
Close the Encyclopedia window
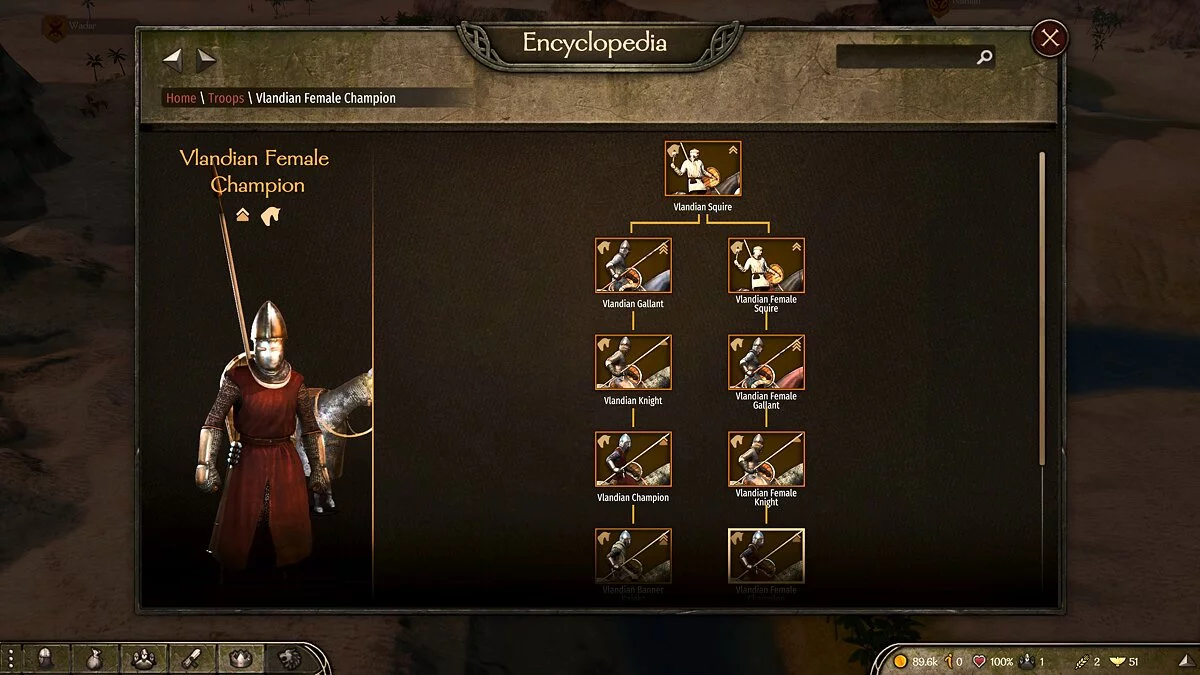click(x=1049, y=39)
